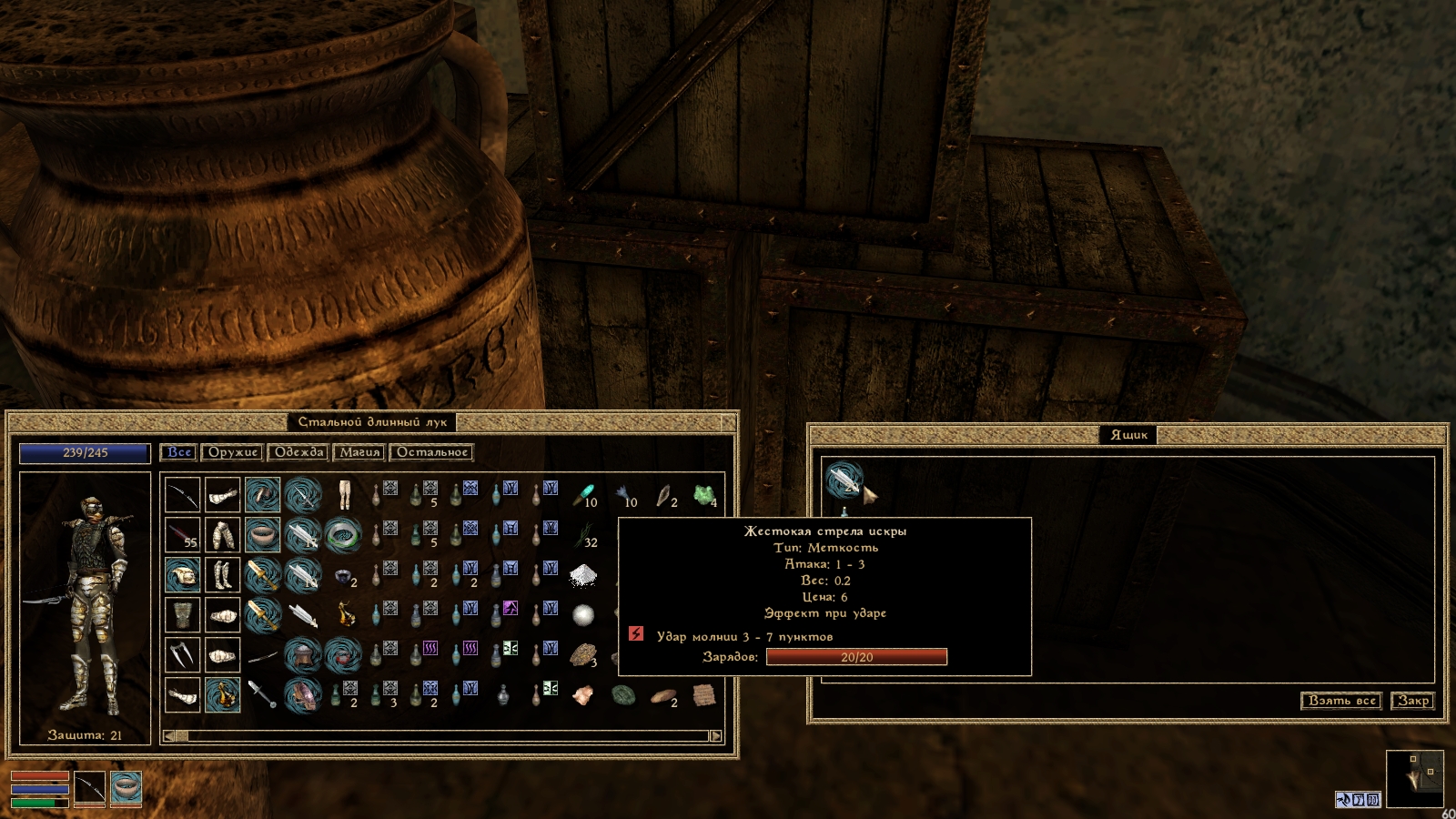Viewport: 1456px width, 819px height.
Task: Pick the arrow stack of 55
Action: (x=182, y=535)
